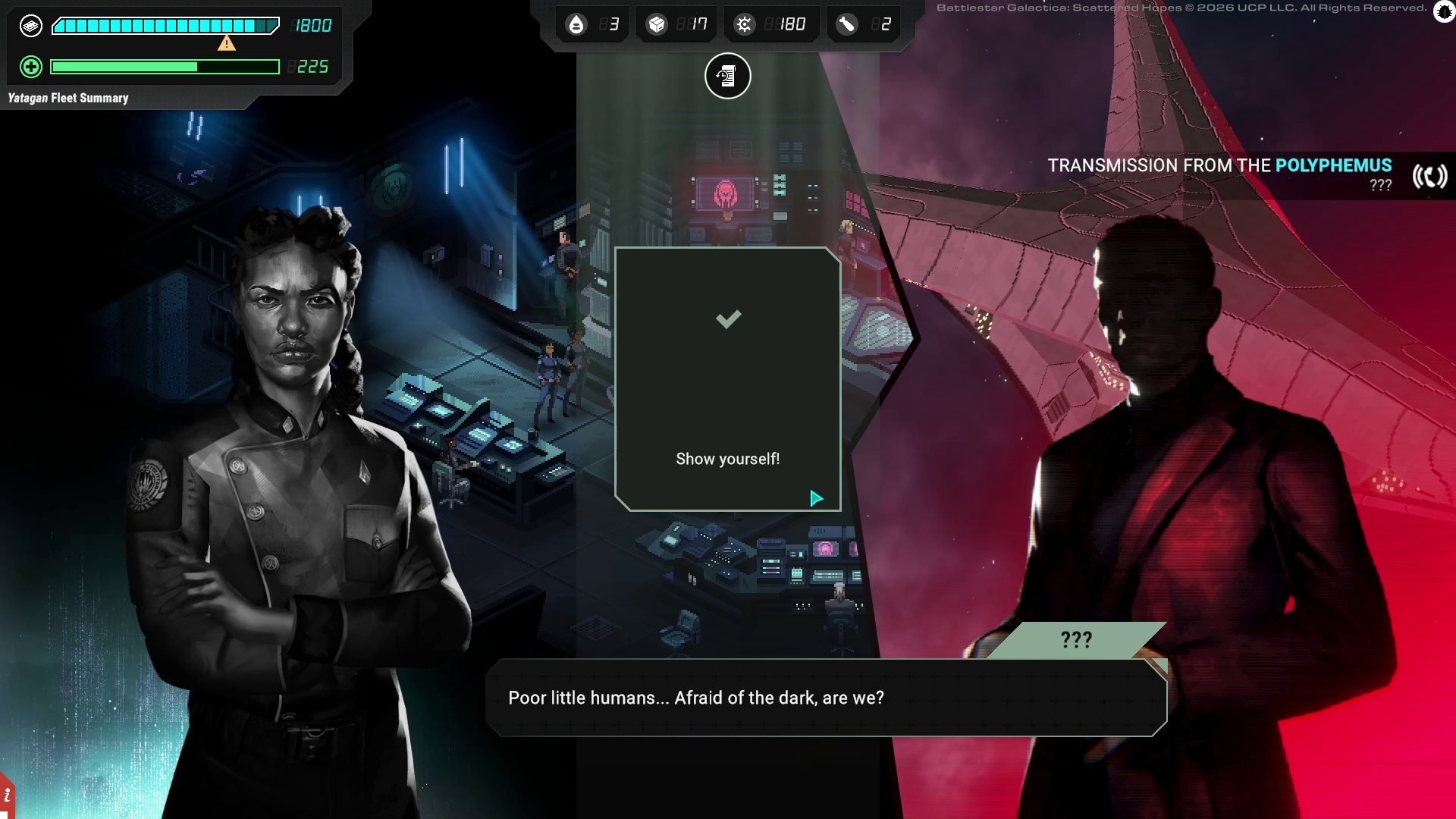This screenshot has height=819, width=1456.
Task: Advance dialogue with the cyan arrow
Action: 816,498
